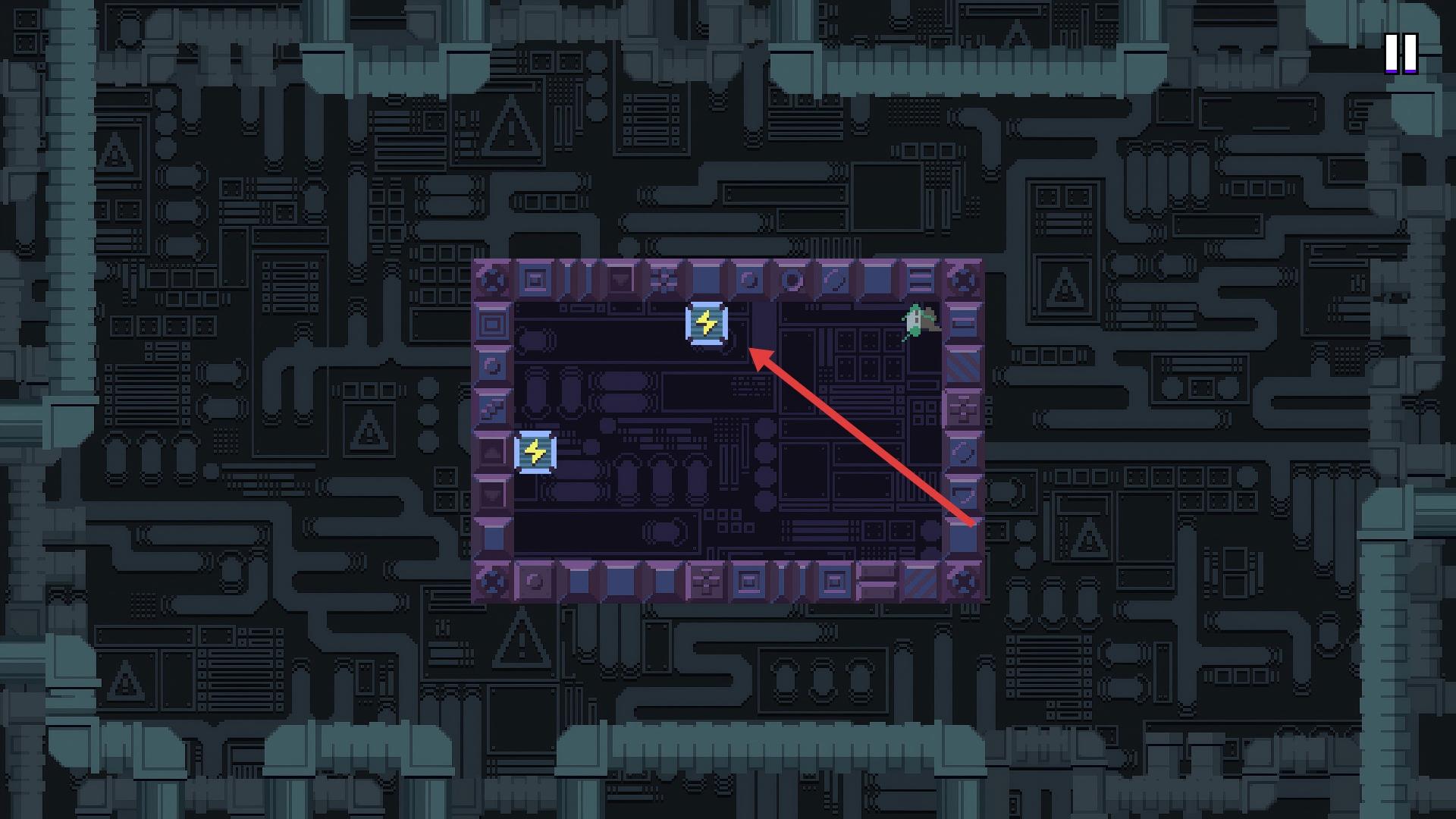Click the circle tile on the bottom-left border
Screen dimensions: 1456x819
pos(533,580)
